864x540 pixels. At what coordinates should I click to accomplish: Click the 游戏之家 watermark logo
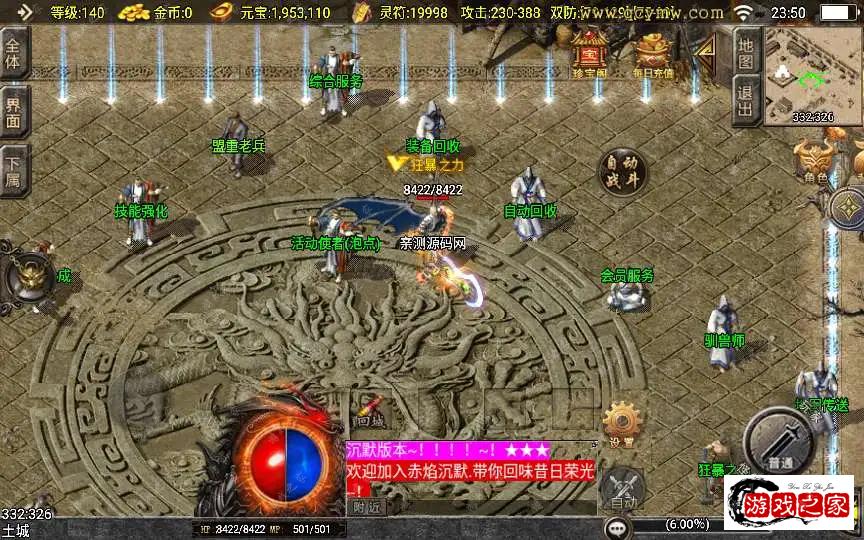(x=789, y=504)
